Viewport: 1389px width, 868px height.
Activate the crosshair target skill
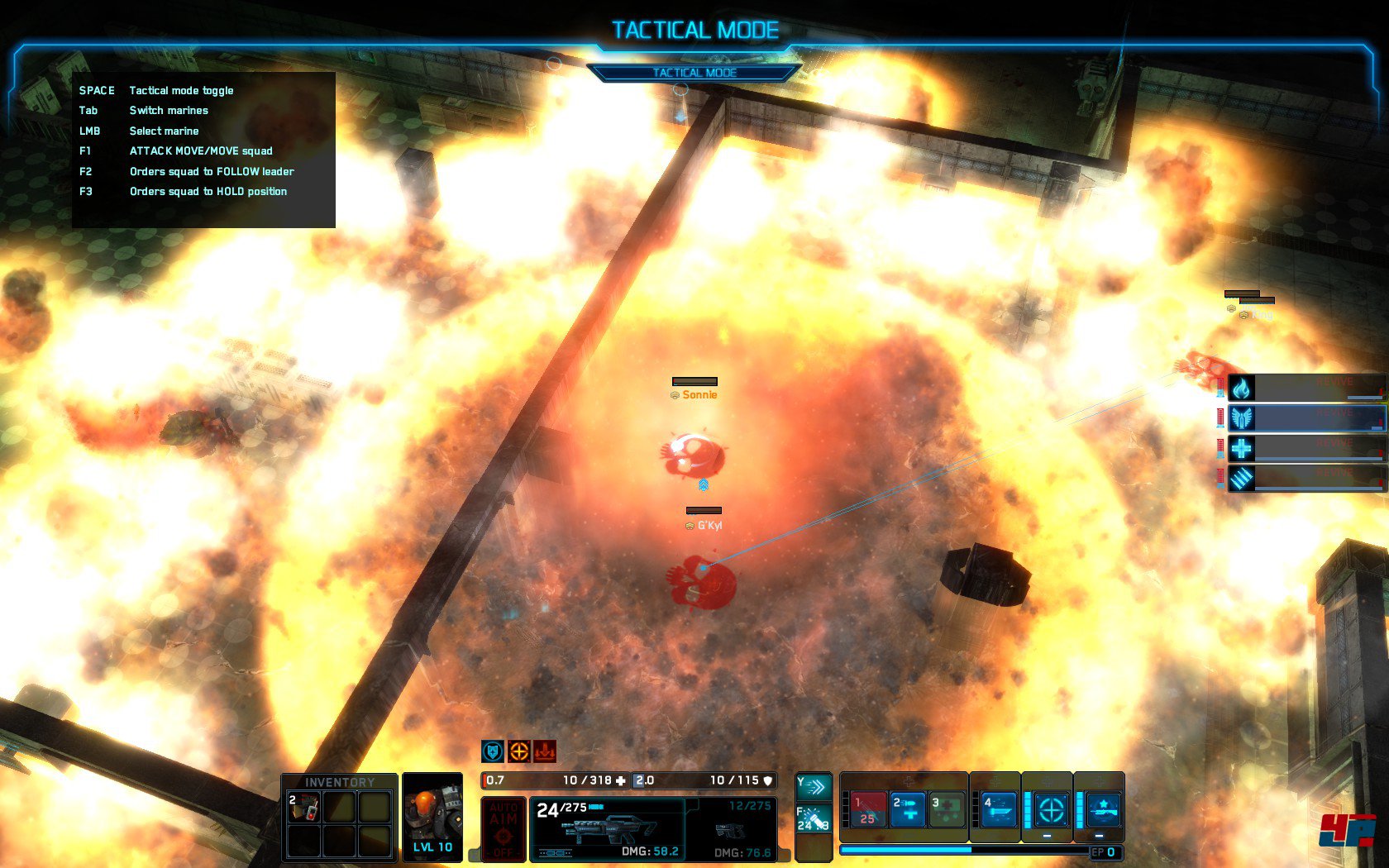tap(1051, 809)
